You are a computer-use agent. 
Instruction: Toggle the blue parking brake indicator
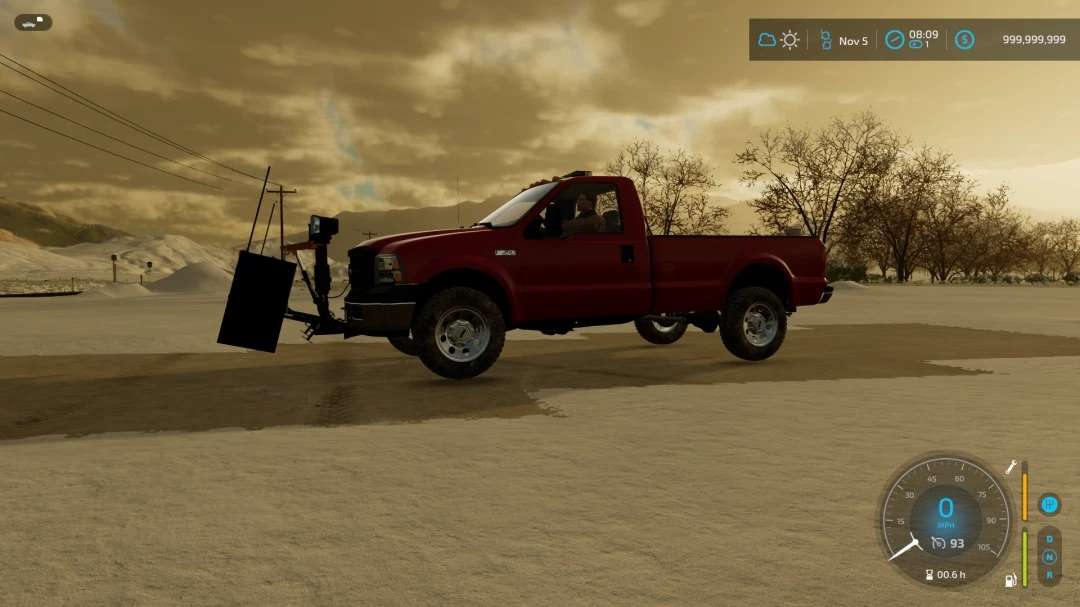tap(1049, 504)
